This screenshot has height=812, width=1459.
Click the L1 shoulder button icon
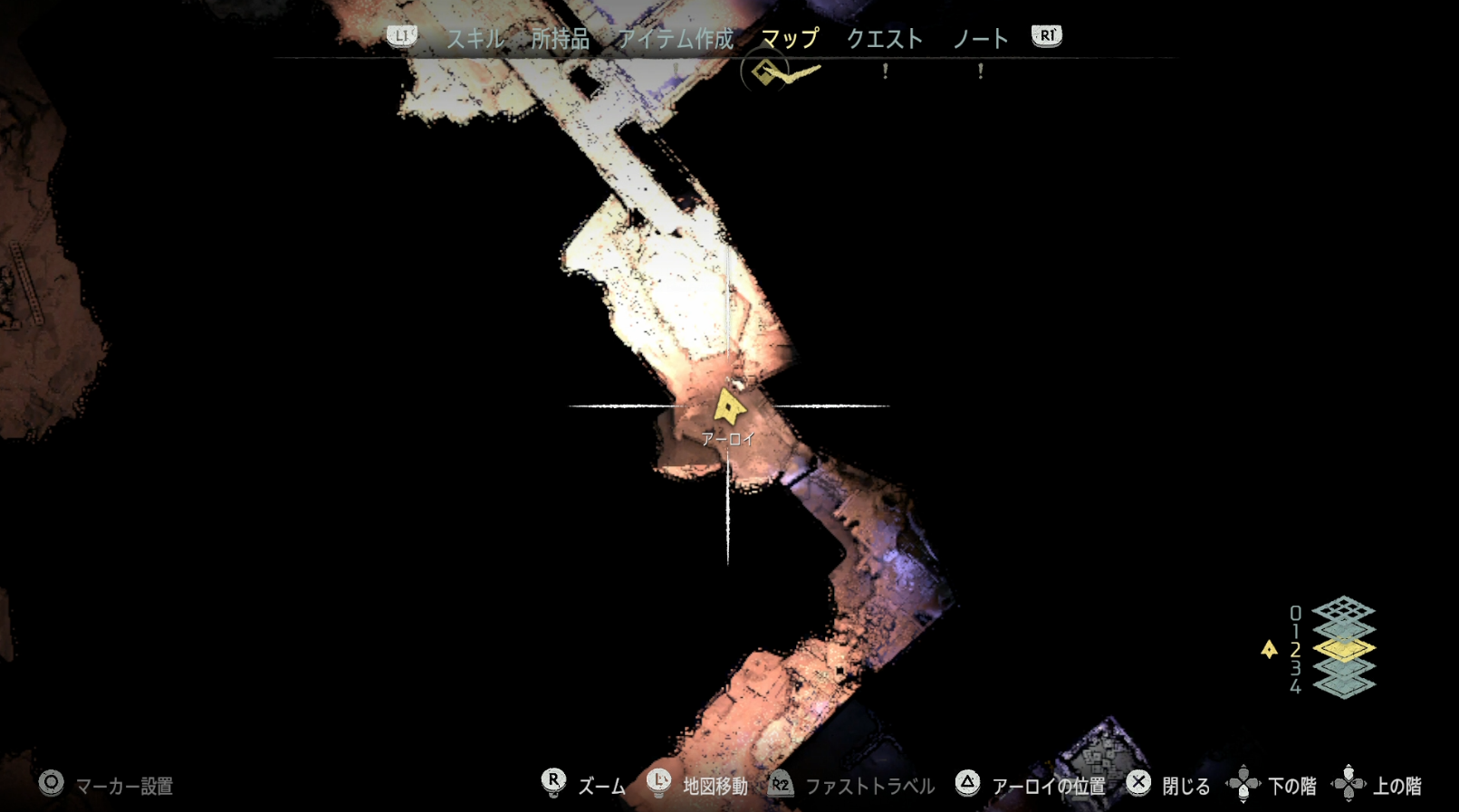401,36
